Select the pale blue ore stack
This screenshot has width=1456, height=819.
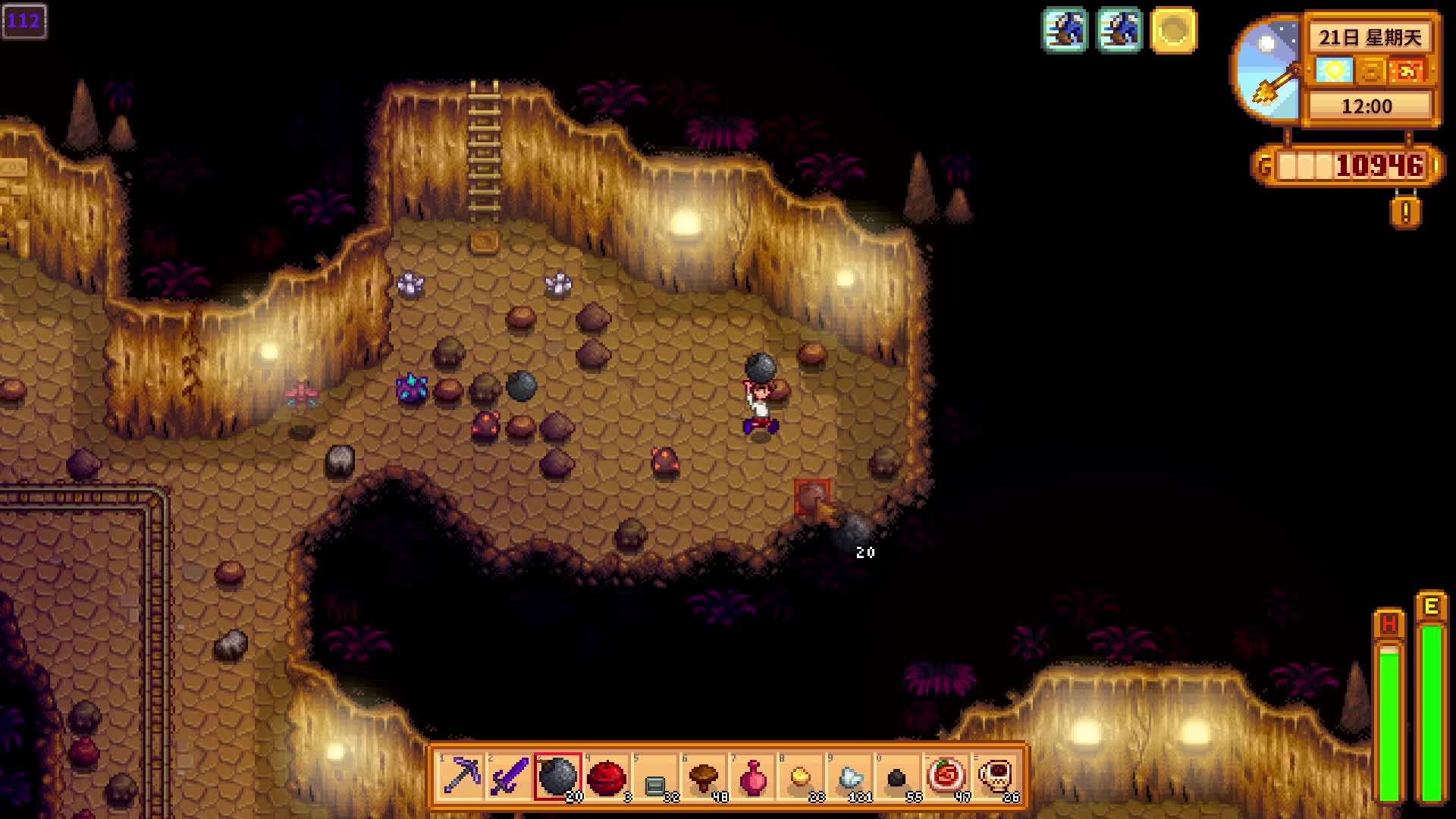849,776
